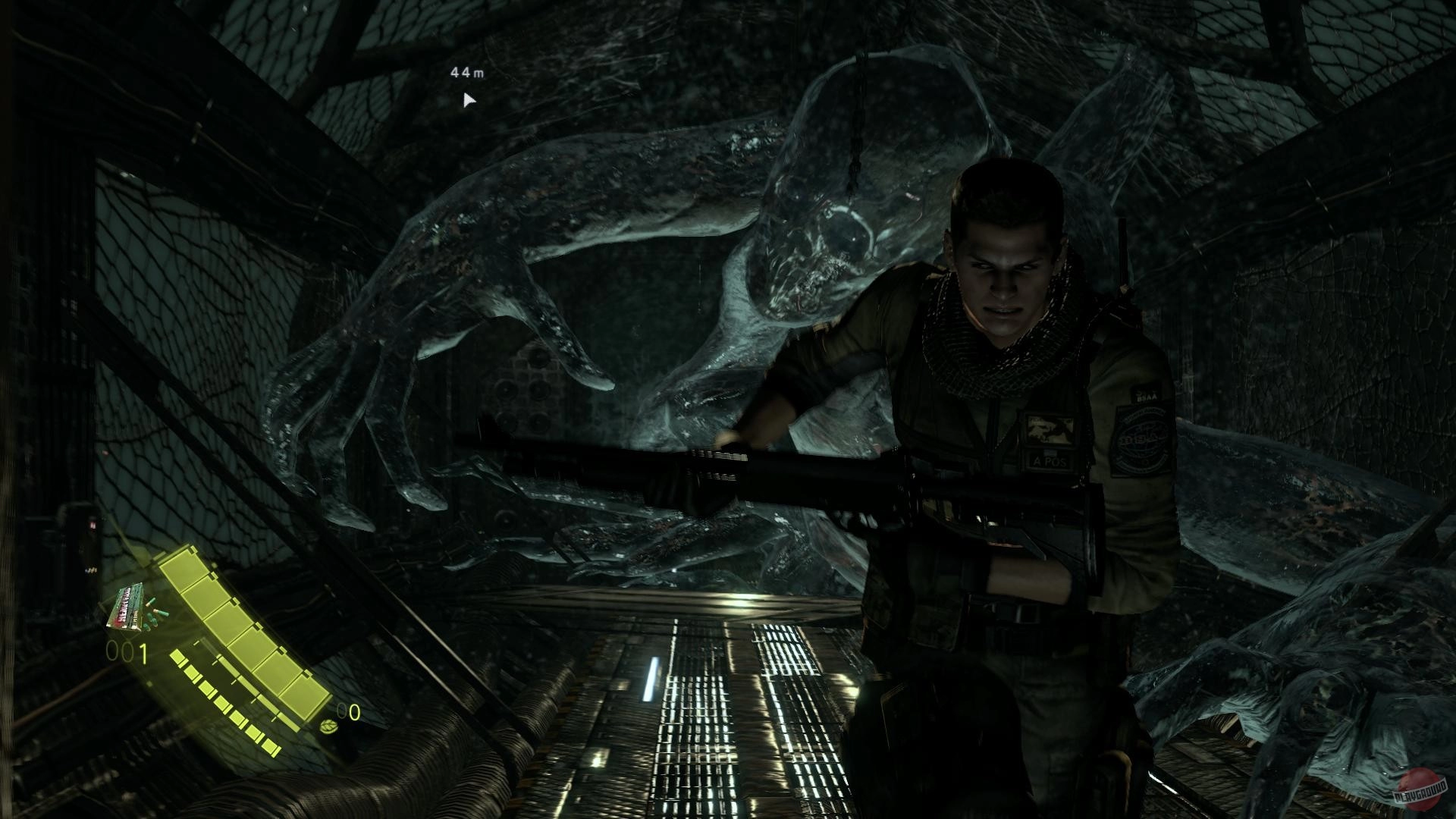Click the objective waypoint arrow marker
Image resolution: width=1456 pixels, height=819 pixels.
[x=469, y=100]
